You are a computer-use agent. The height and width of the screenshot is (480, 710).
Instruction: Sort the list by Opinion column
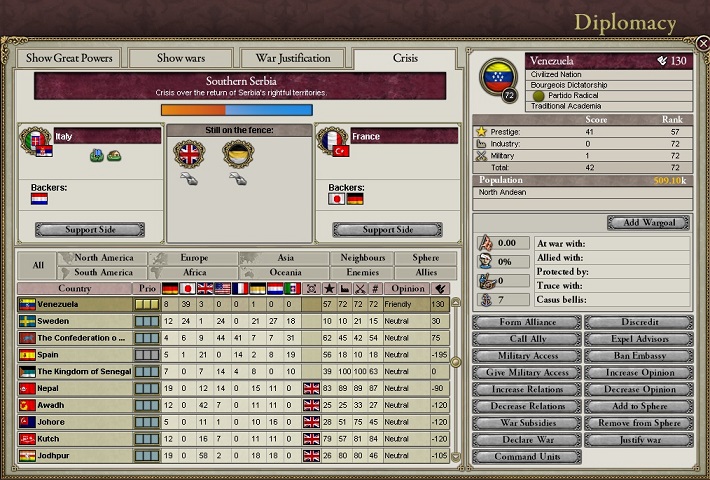click(x=407, y=289)
